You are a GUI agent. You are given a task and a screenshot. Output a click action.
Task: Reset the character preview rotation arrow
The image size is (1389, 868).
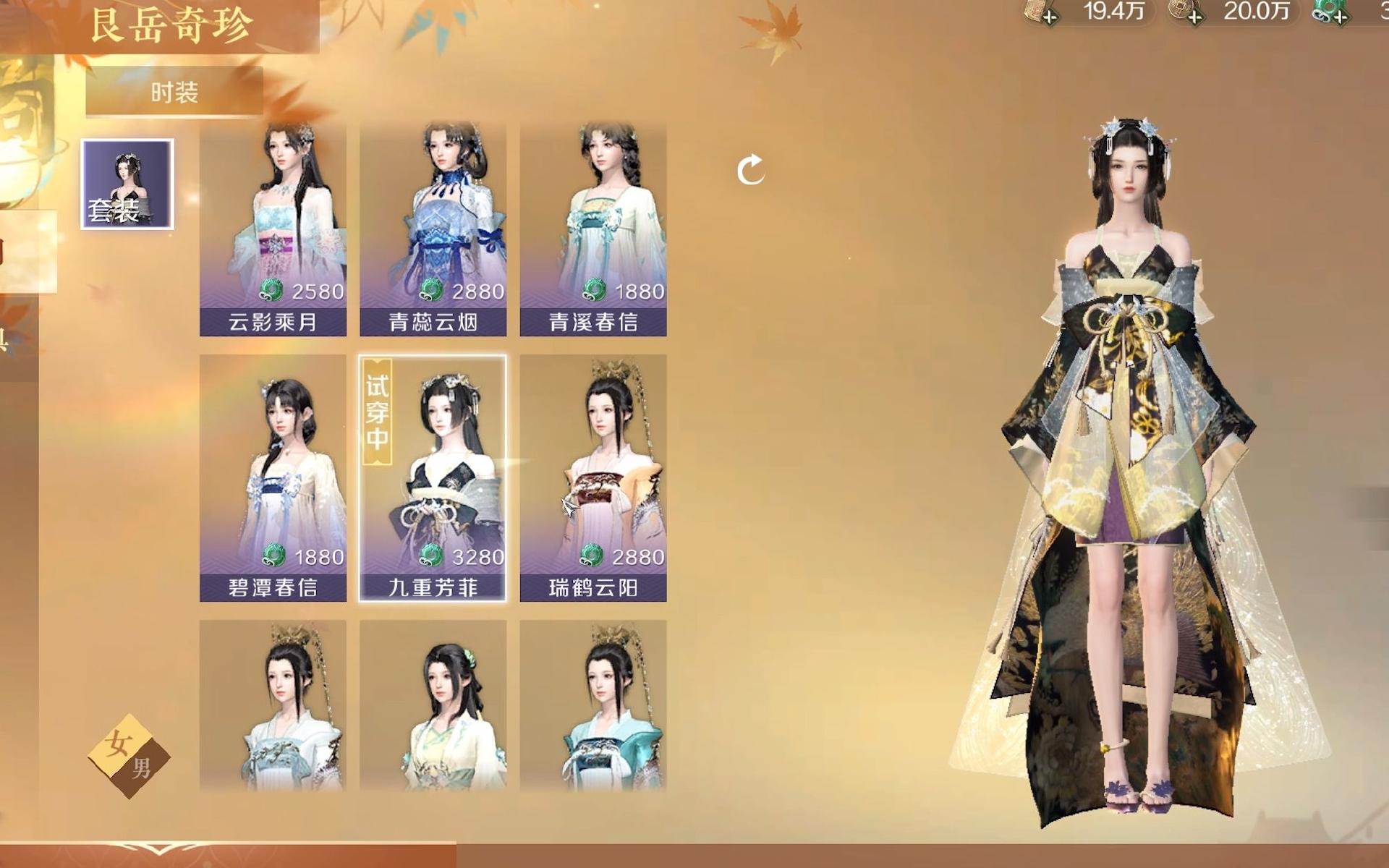coord(750,171)
